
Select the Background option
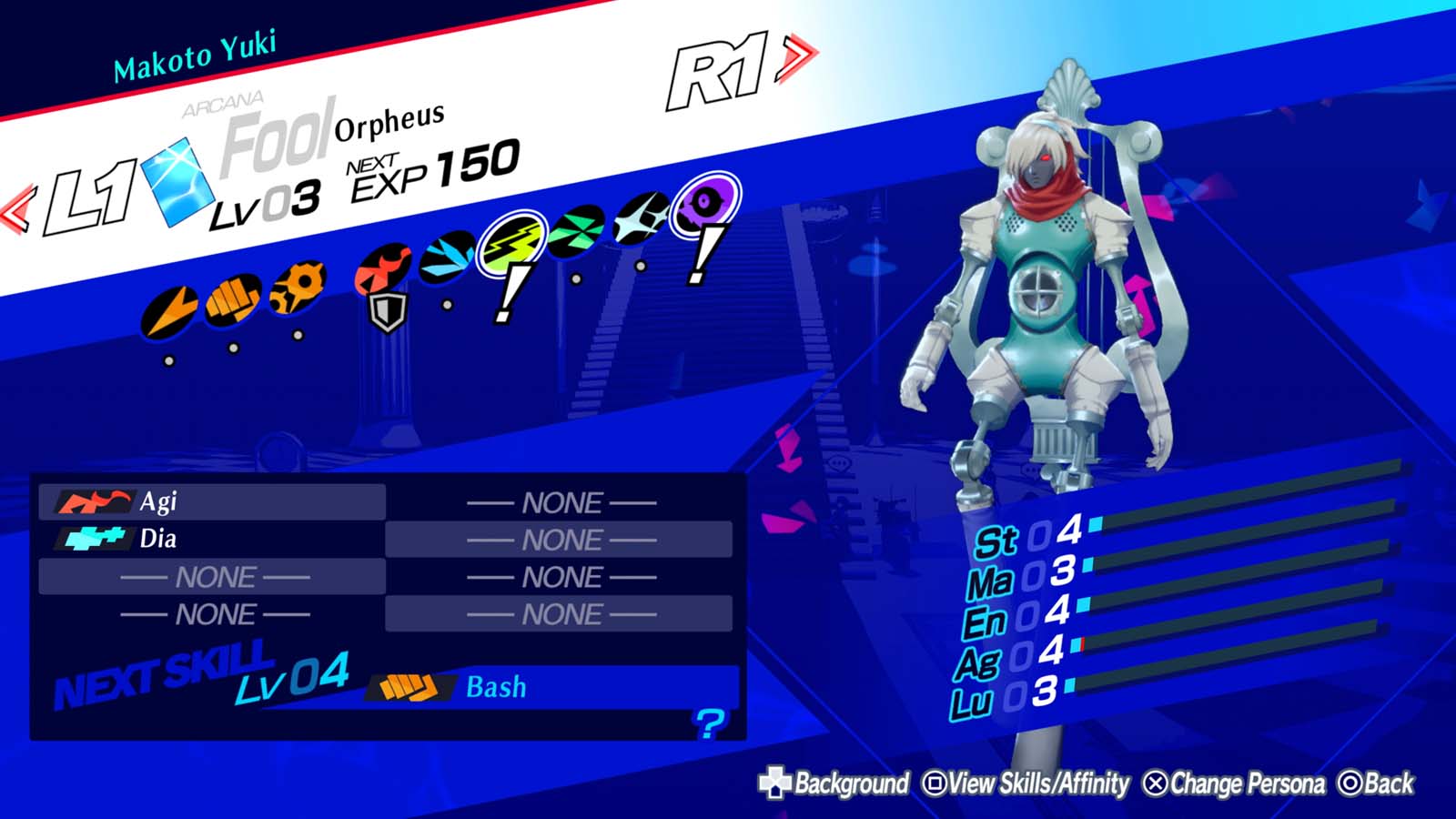(x=848, y=781)
